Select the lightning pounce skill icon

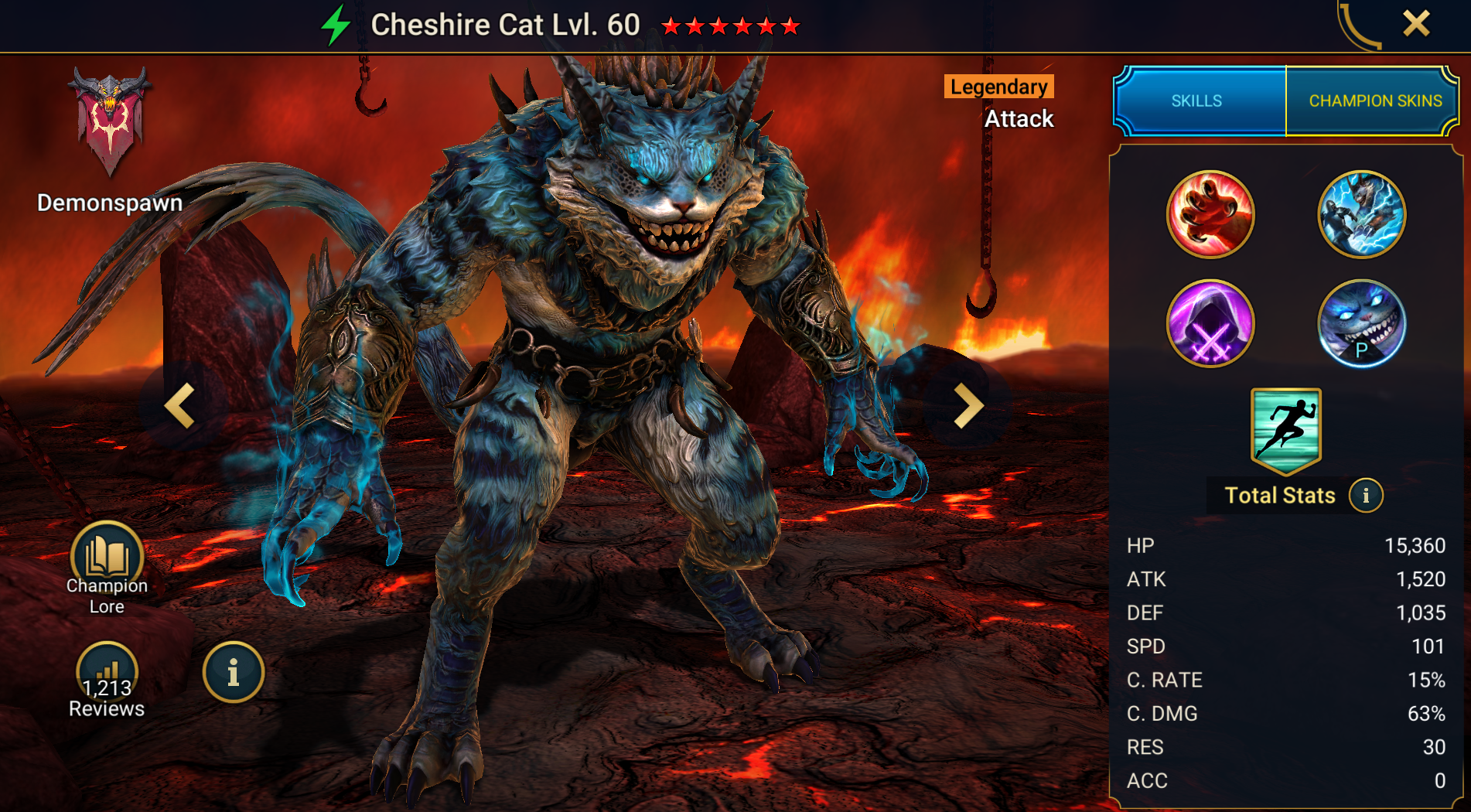click(1361, 214)
